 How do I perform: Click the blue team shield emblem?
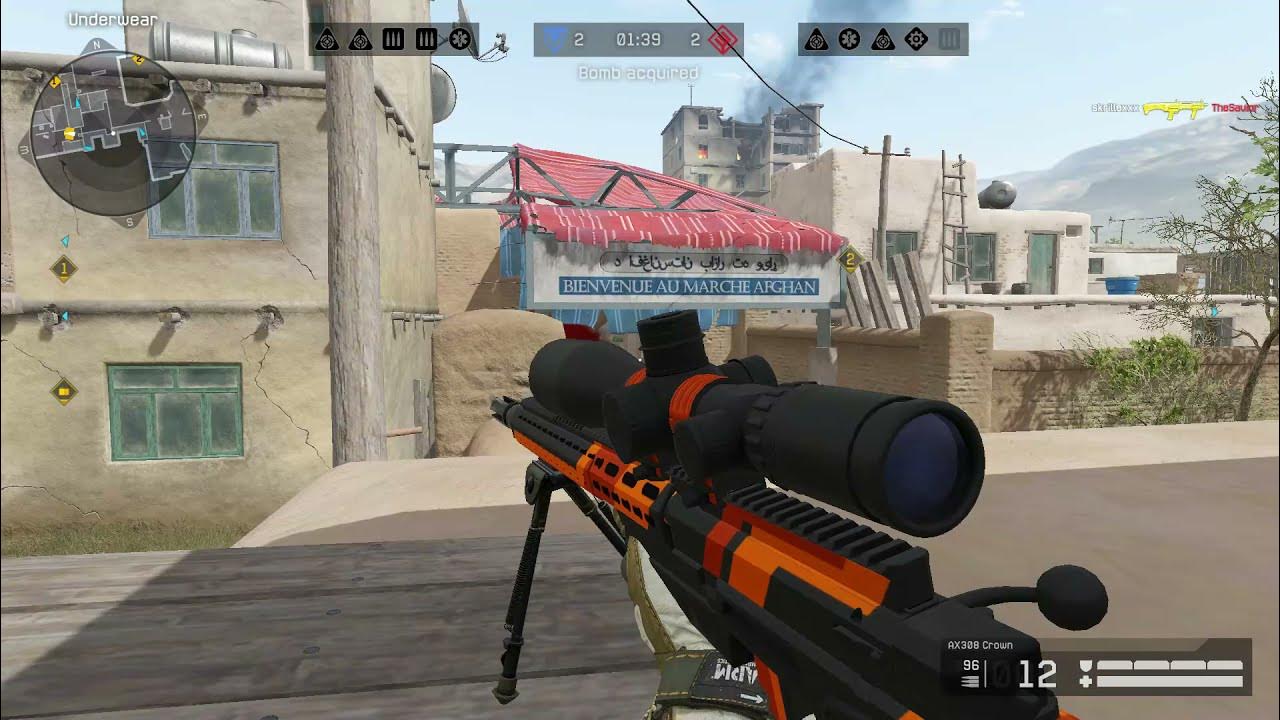pos(554,40)
